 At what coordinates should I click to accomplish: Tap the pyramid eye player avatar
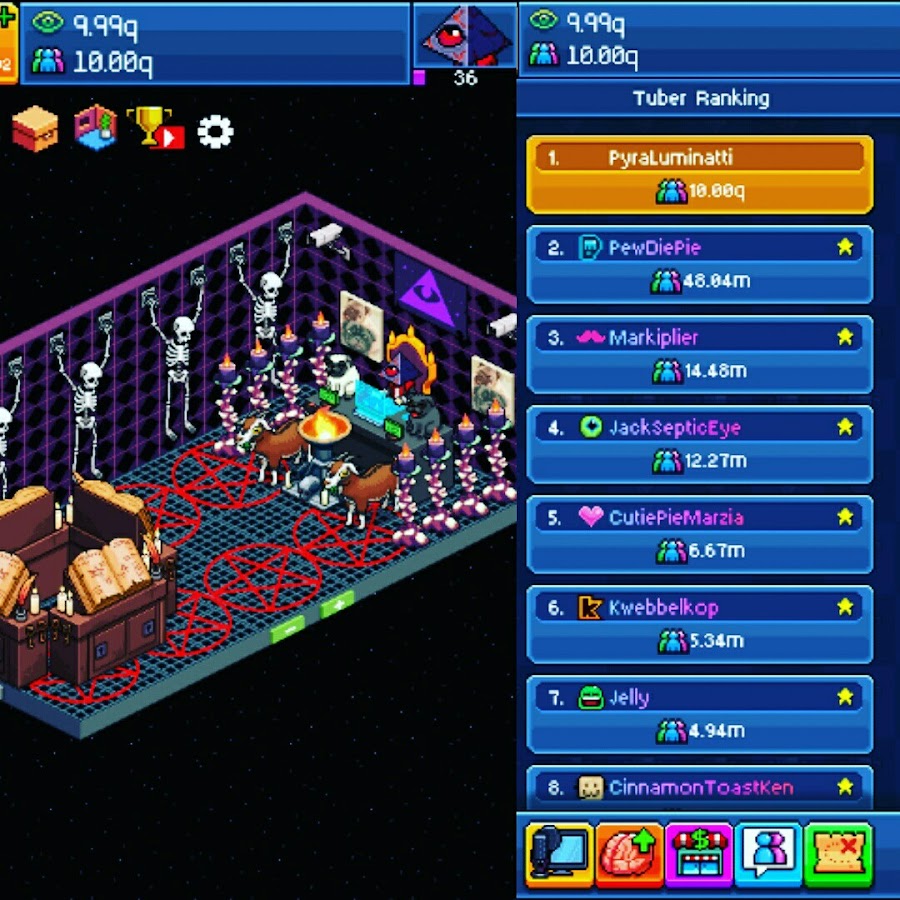464,37
